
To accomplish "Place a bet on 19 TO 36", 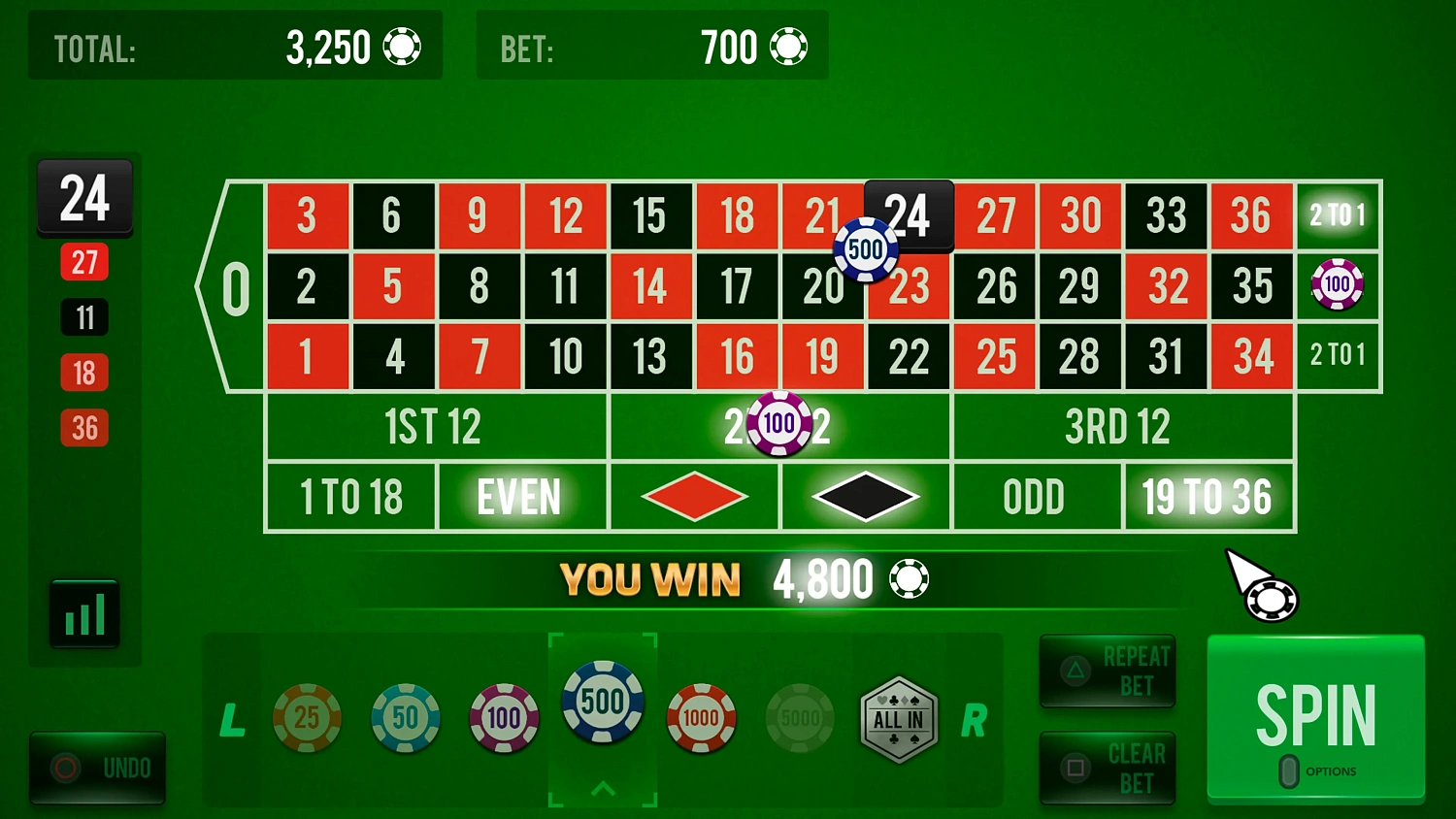I will click(x=1209, y=496).
